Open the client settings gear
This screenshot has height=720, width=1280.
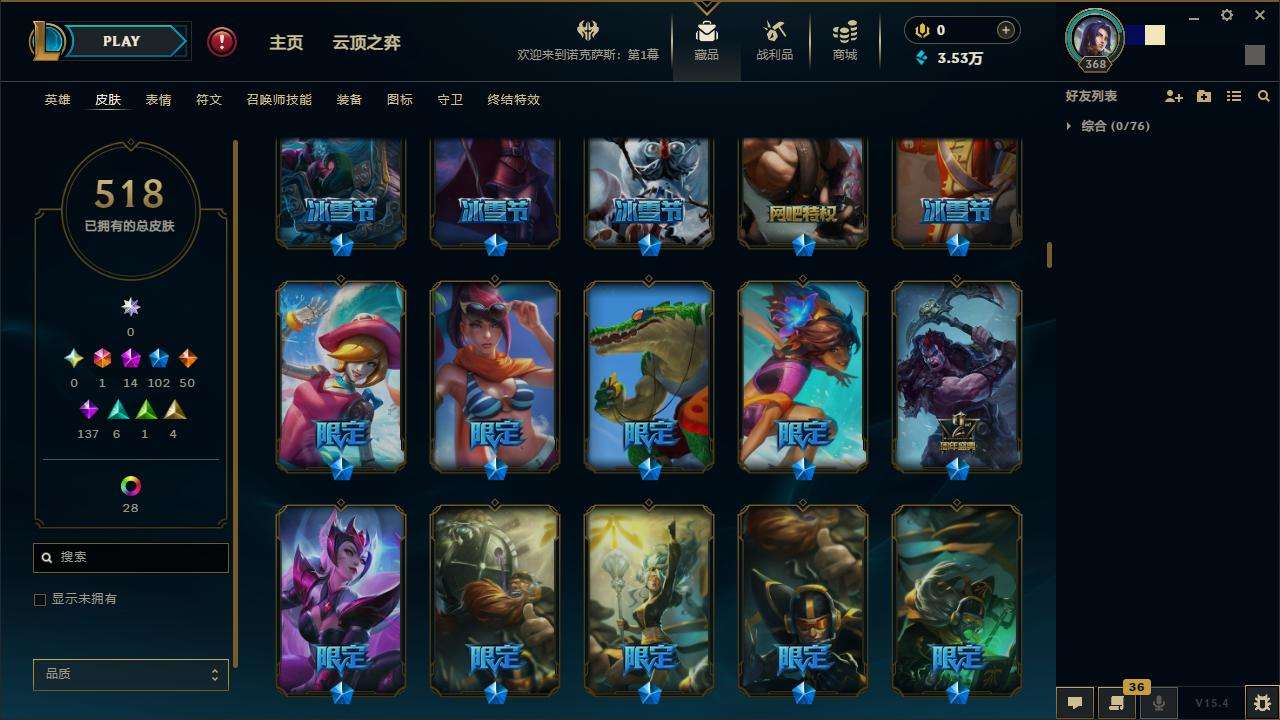pyautogui.click(x=1227, y=16)
